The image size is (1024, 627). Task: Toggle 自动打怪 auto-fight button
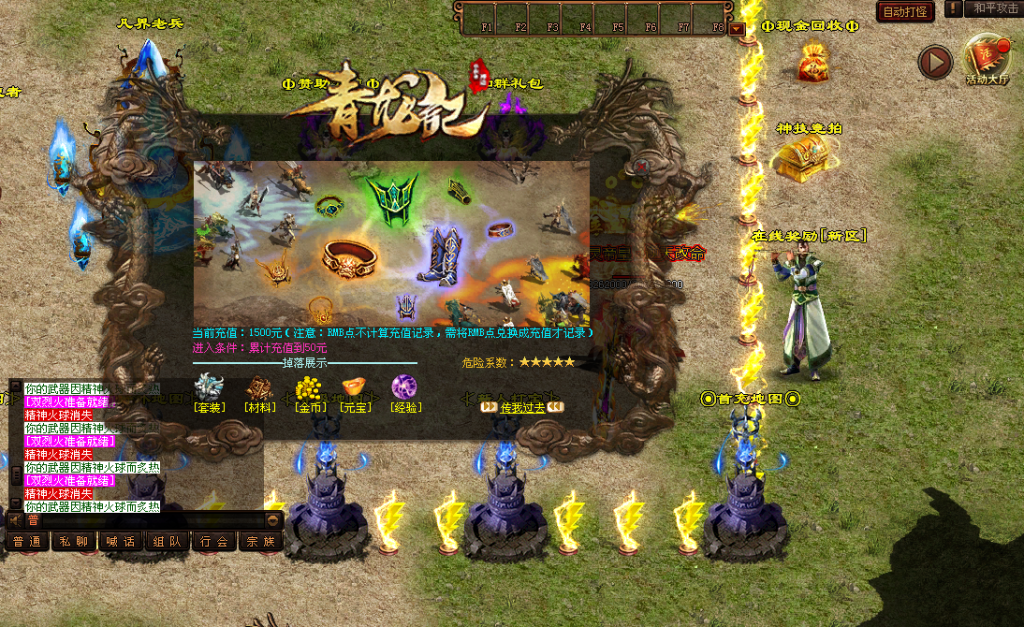(906, 12)
